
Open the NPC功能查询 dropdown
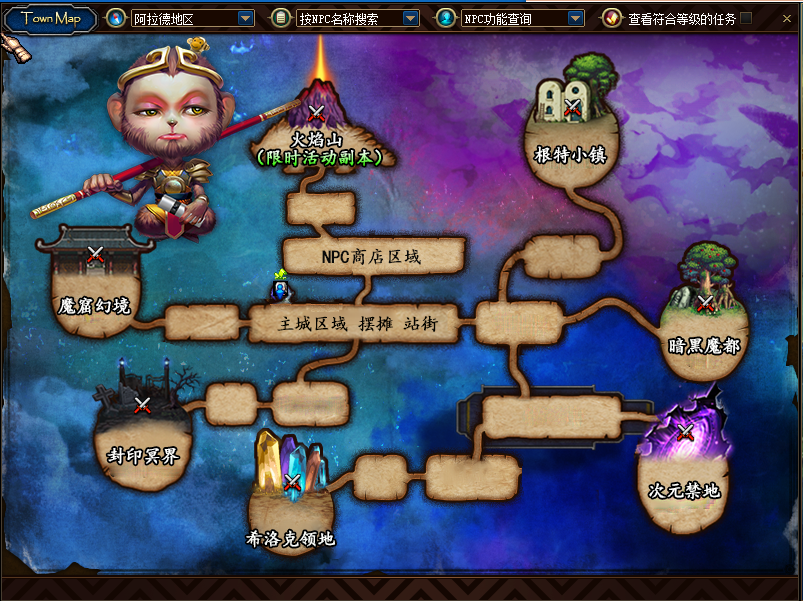[x=575, y=18]
